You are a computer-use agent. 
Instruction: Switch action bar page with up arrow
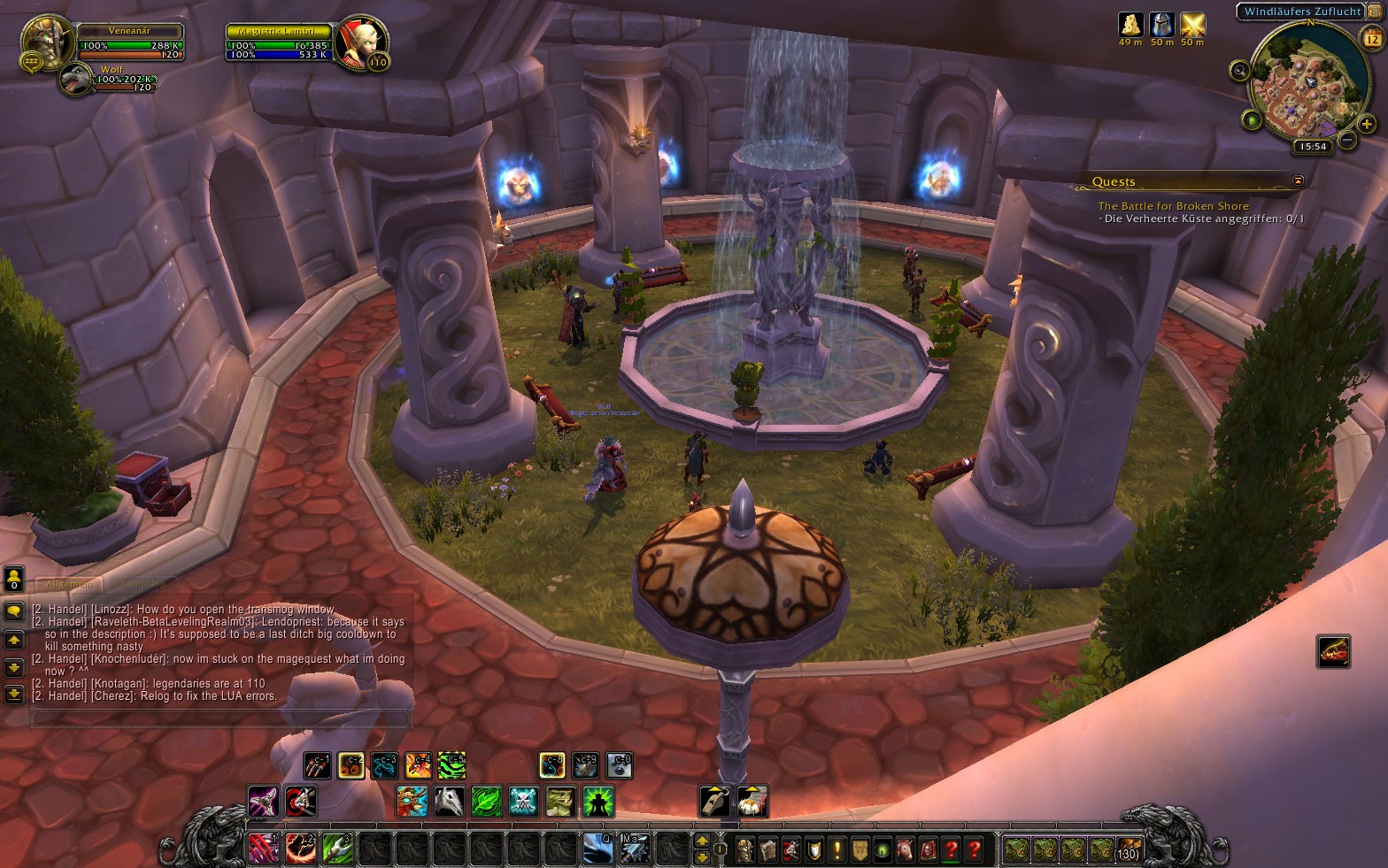(702, 841)
